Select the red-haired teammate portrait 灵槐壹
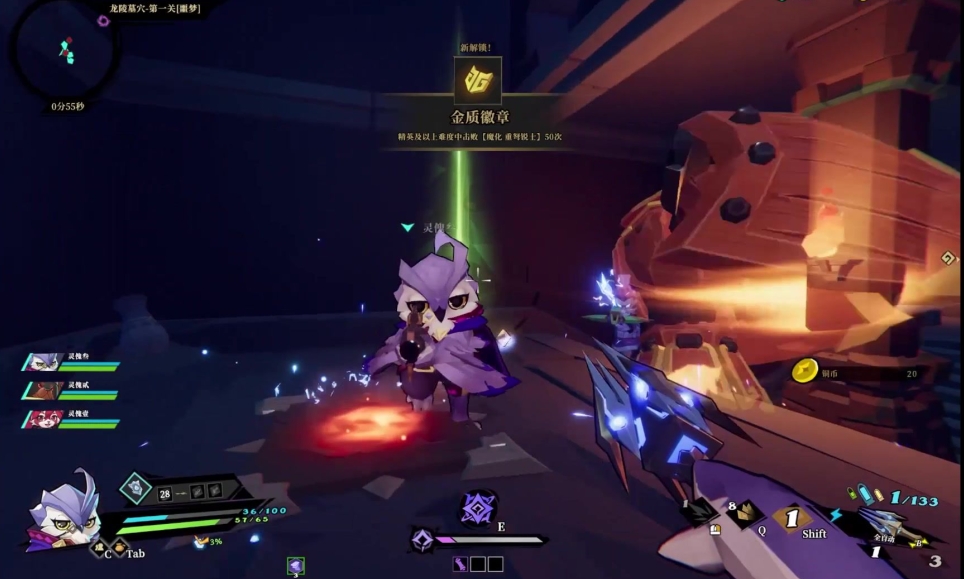This screenshot has width=964, height=579. (43, 418)
